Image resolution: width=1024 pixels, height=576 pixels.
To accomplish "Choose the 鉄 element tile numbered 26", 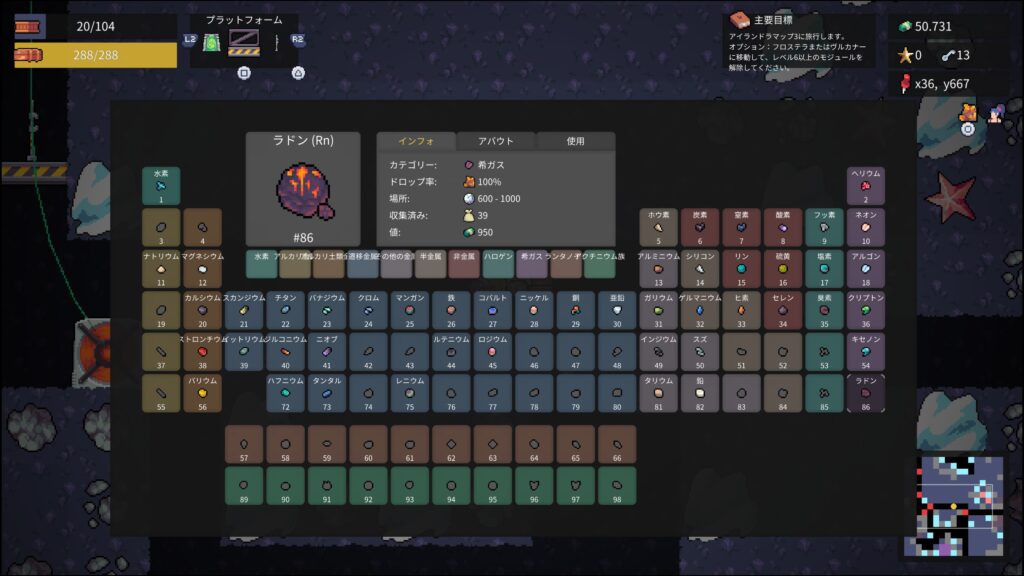I will [450, 311].
